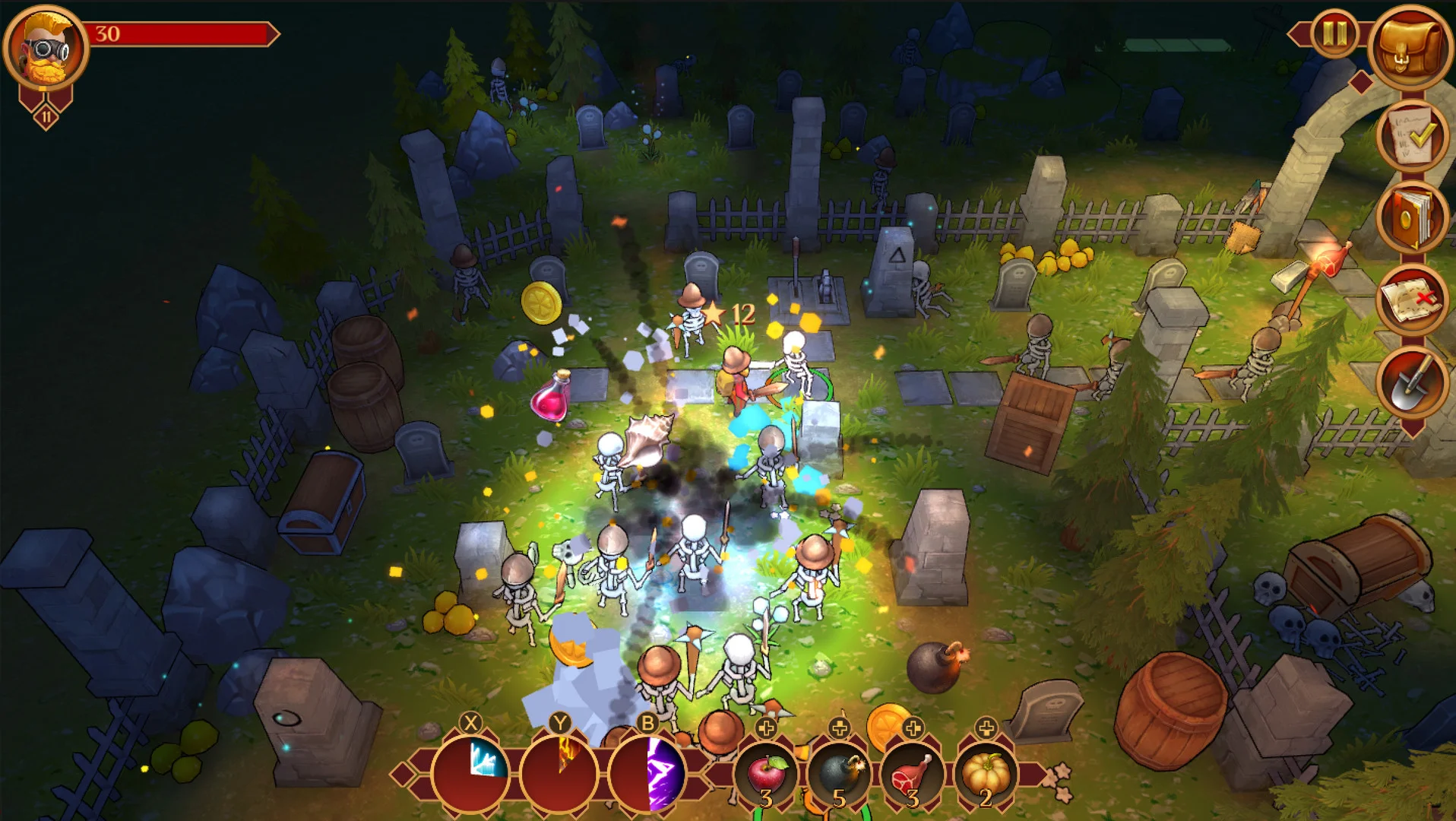1456x821 pixels.
Task: Pause the game
Action: (1334, 34)
